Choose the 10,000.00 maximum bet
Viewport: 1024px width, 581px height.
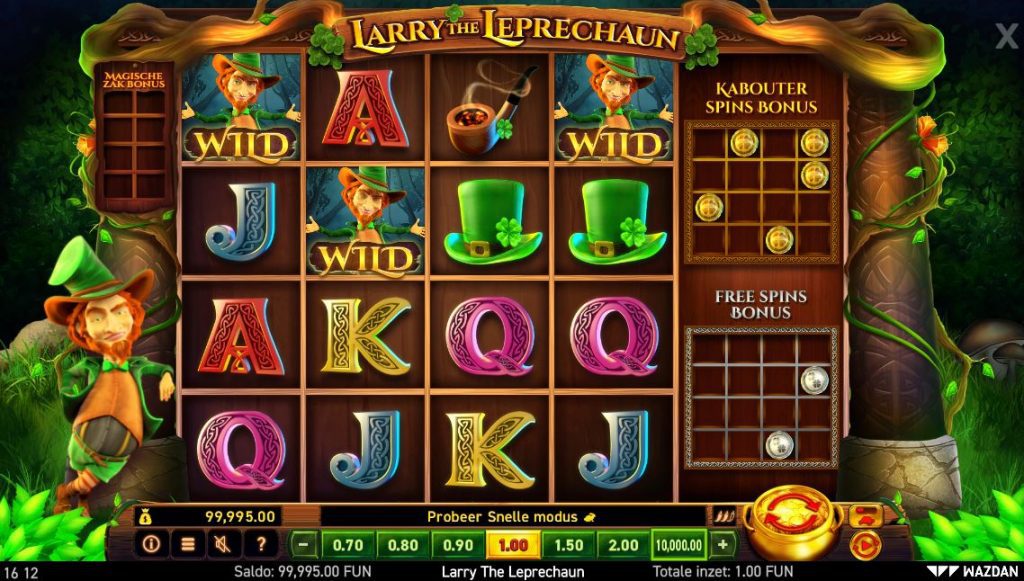pyautogui.click(x=679, y=546)
